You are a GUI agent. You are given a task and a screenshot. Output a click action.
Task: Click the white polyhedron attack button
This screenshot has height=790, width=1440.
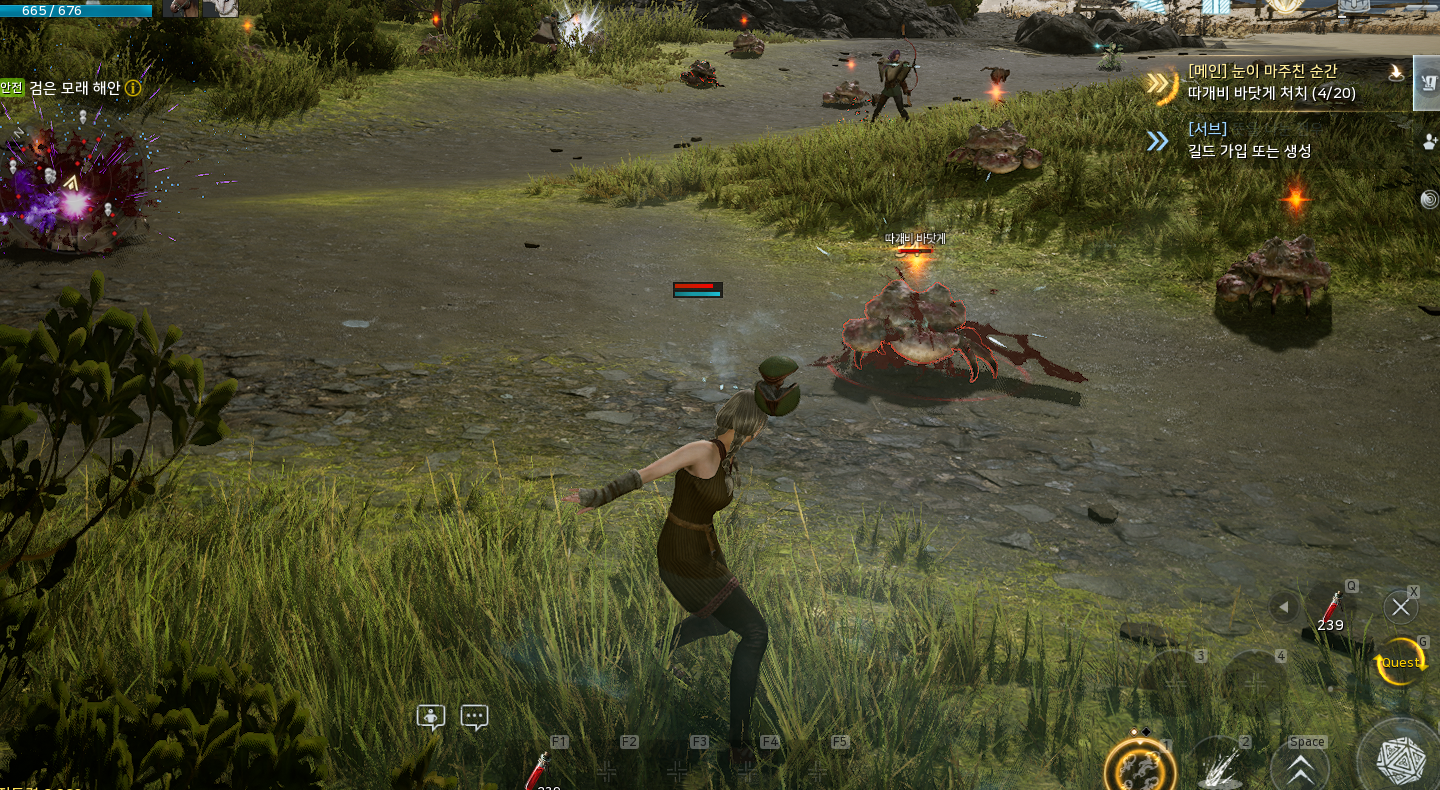tap(1400, 760)
